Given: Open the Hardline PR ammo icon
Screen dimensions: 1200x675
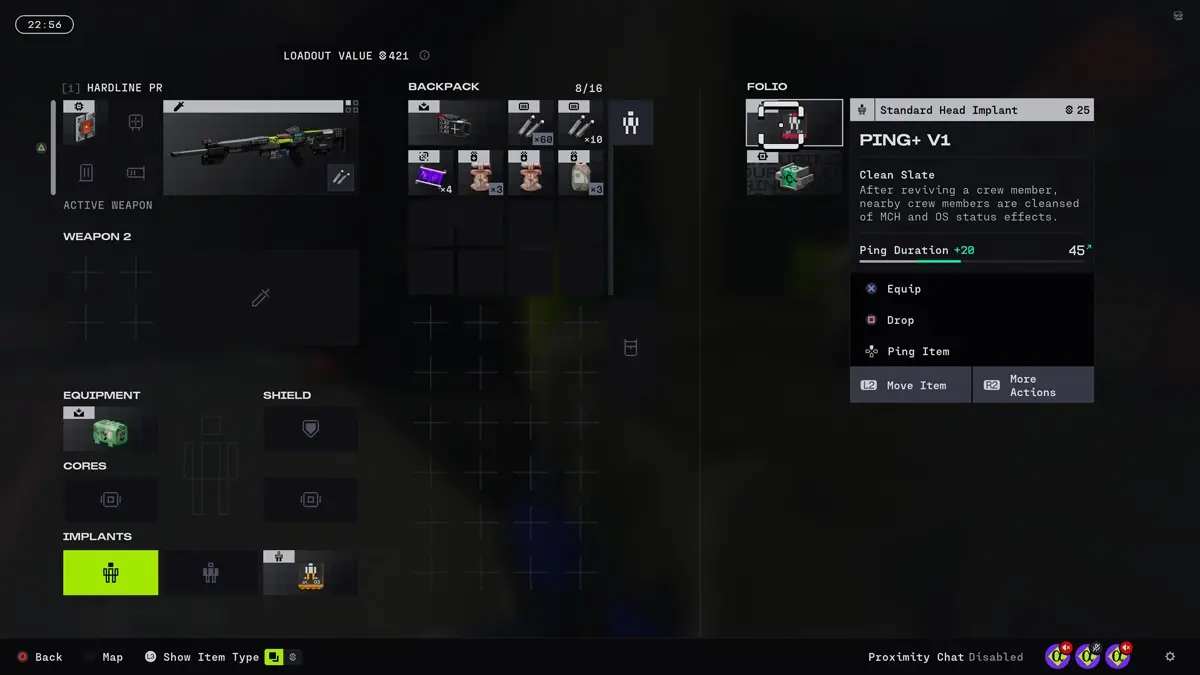Looking at the screenshot, I should (340, 177).
